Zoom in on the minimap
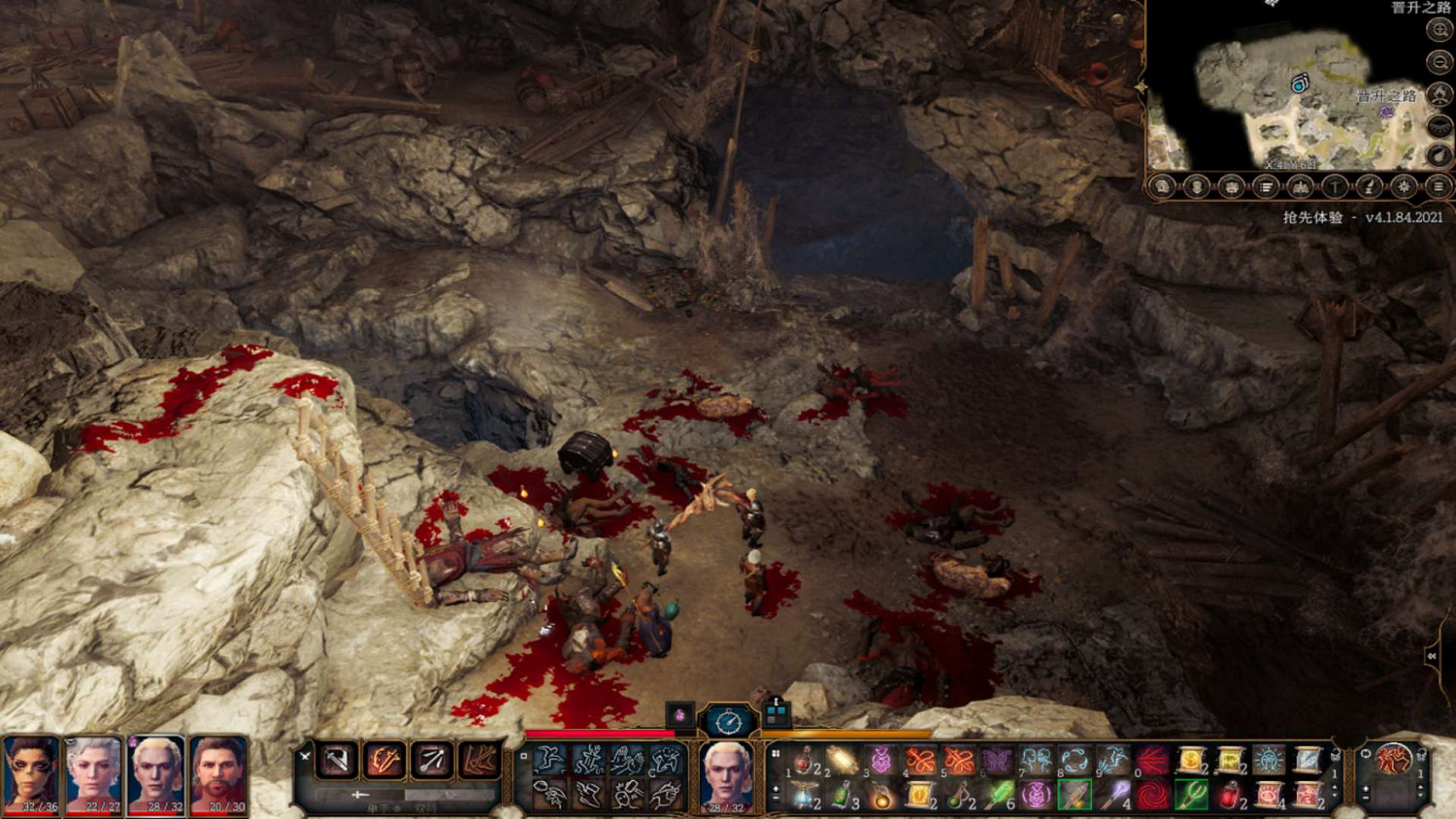The height and width of the screenshot is (819, 1456). (x=1439, y=30)
